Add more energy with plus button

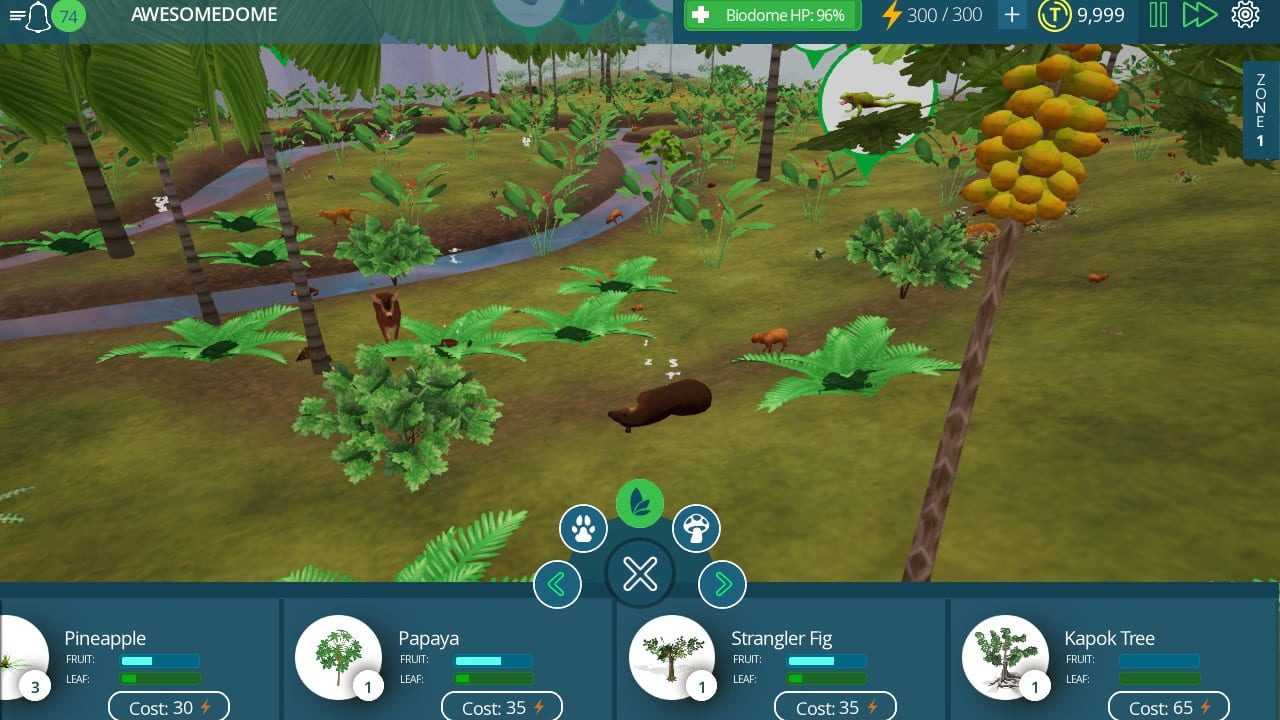(1012, 15)
